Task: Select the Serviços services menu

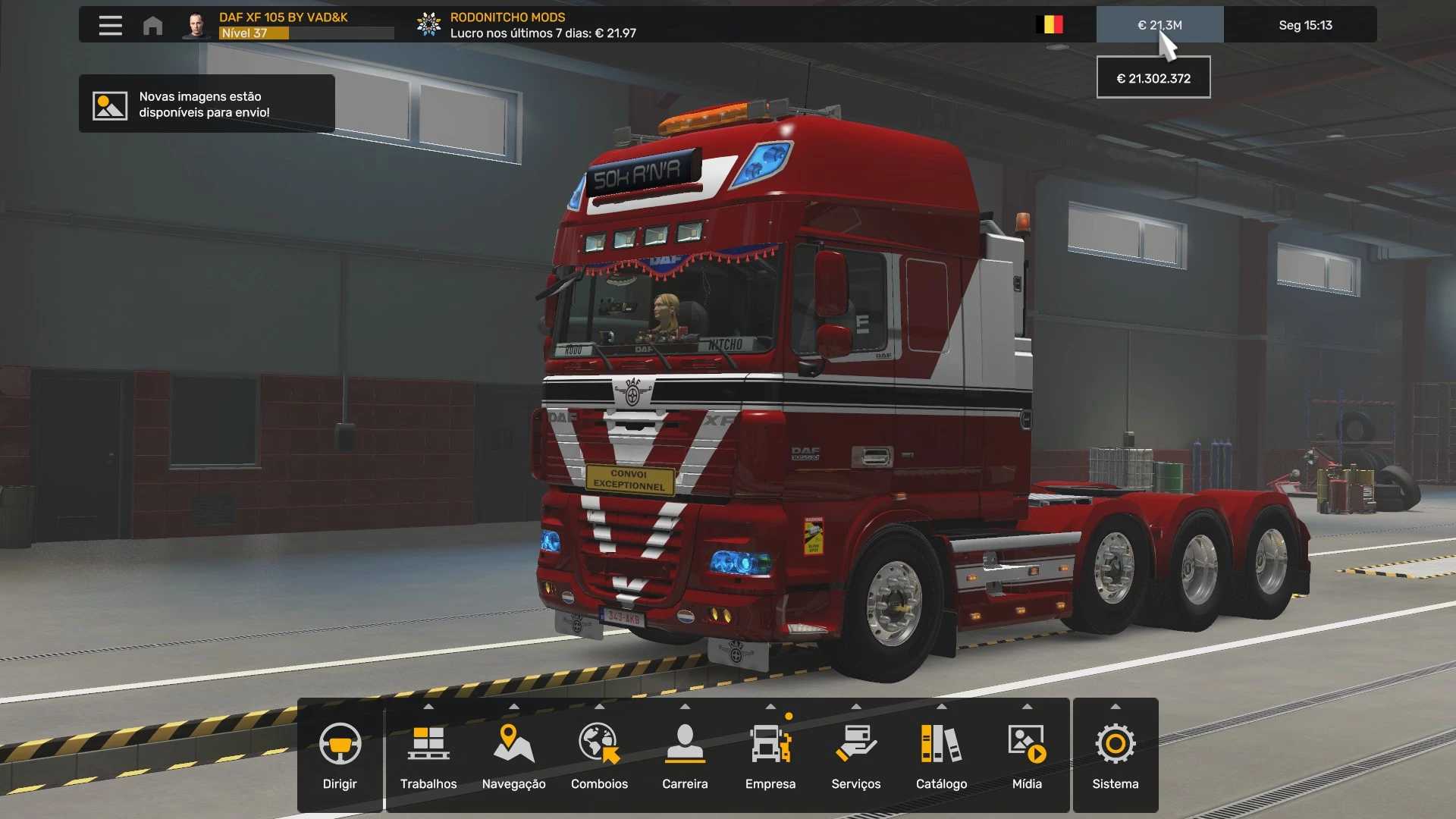Action: point(855,755)
